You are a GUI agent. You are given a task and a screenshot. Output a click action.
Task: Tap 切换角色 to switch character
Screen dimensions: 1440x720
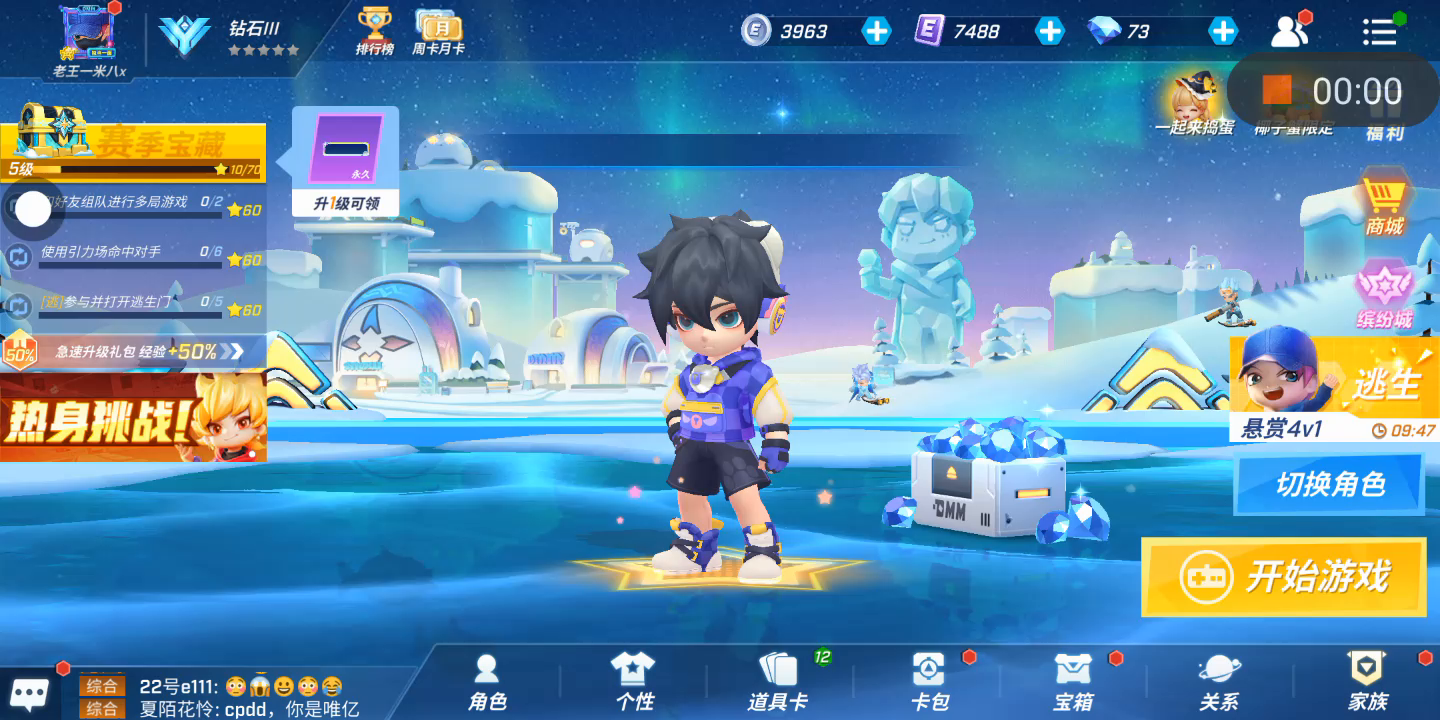pyautogui.click(x=1329, y=485)
